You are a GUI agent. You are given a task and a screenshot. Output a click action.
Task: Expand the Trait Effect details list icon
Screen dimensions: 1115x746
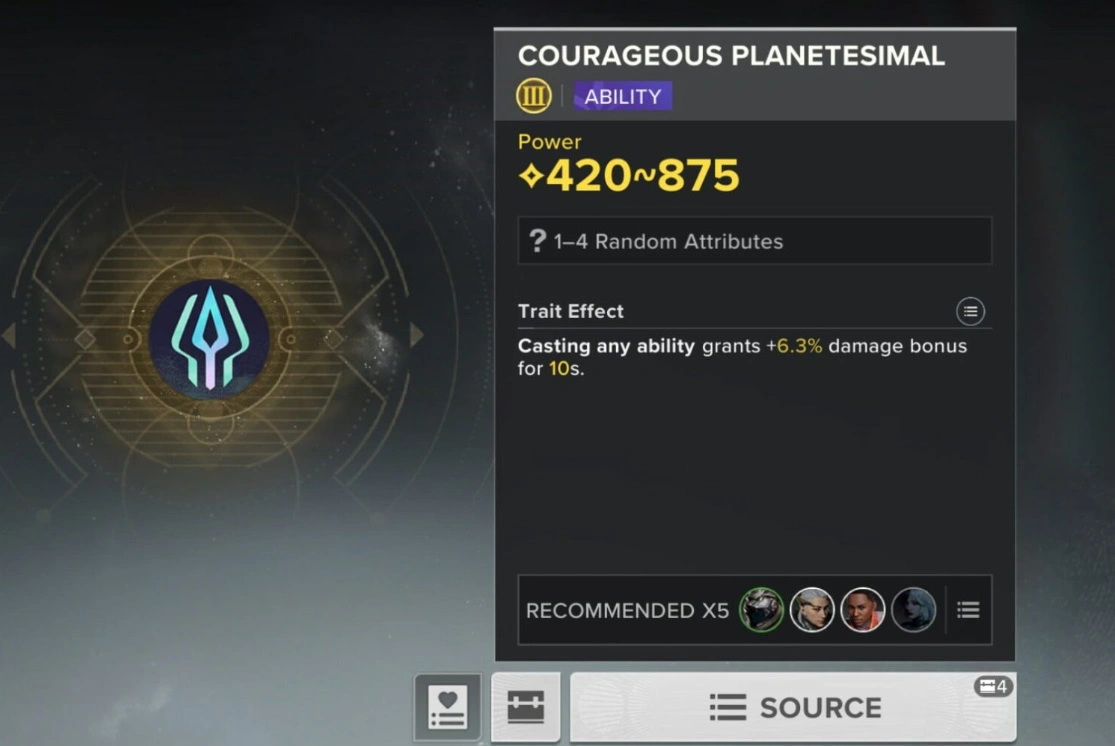(x=970, y=311)
